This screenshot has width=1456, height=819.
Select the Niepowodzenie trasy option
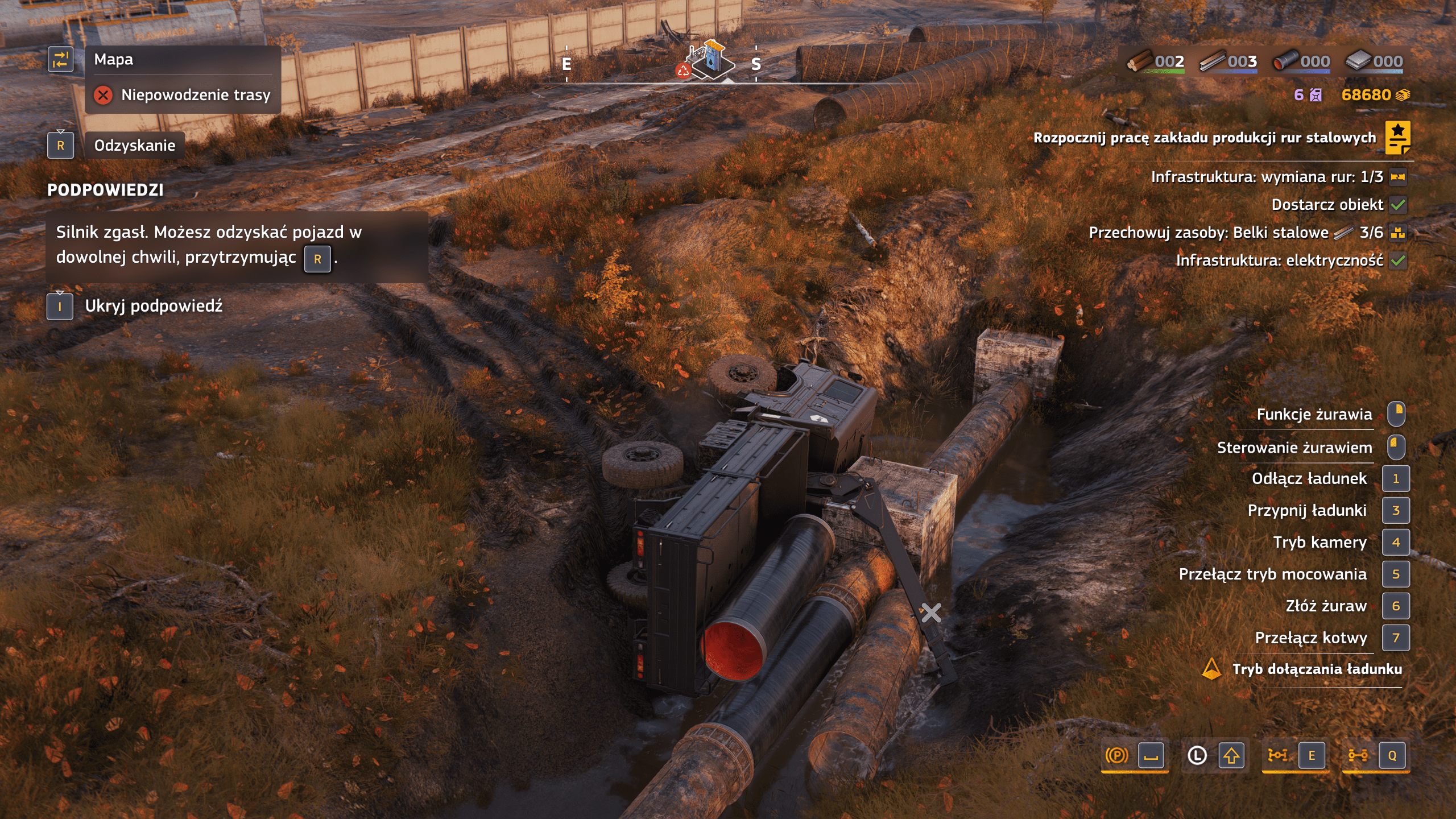[x=195, y=95]
